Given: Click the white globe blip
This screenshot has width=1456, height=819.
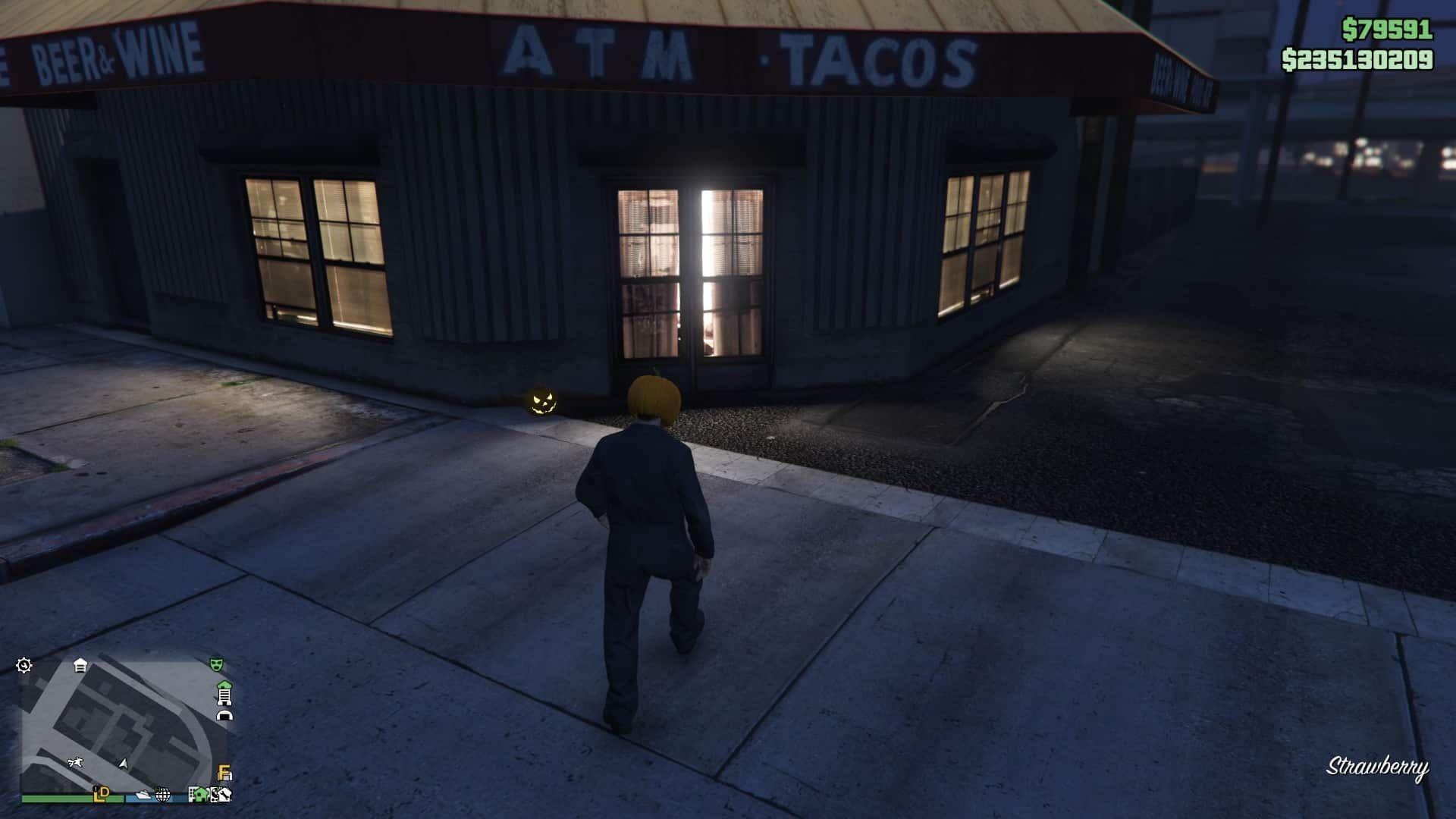Looking at the screenshot, I should coord(162,795).
